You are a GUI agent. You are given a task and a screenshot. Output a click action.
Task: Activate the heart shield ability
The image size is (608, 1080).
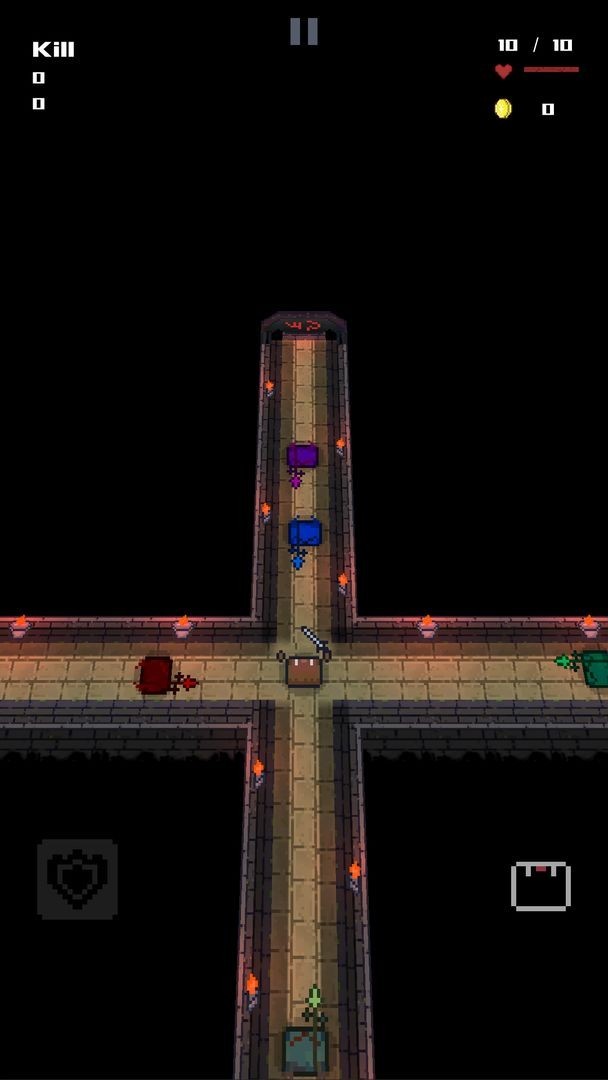(x=77, y=879)
